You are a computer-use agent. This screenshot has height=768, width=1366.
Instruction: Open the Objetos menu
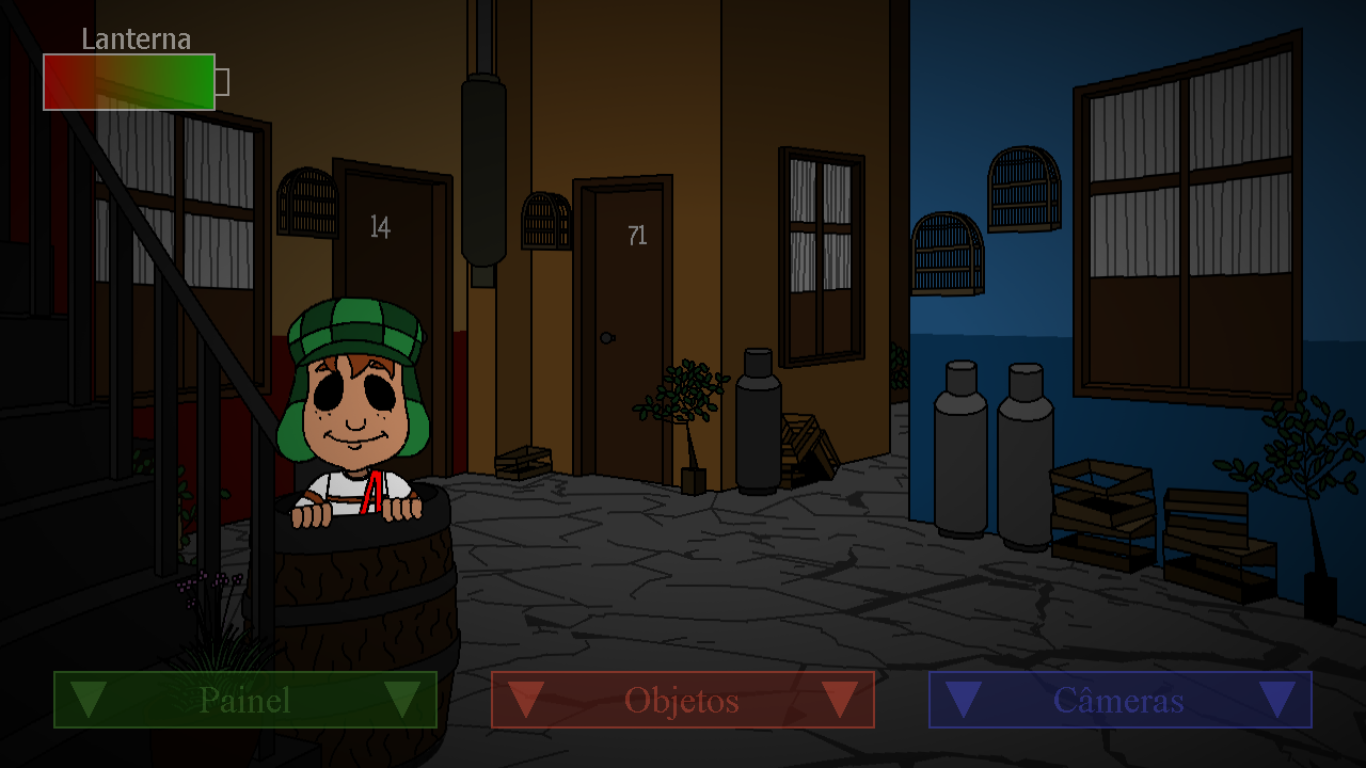pos(683,700)
